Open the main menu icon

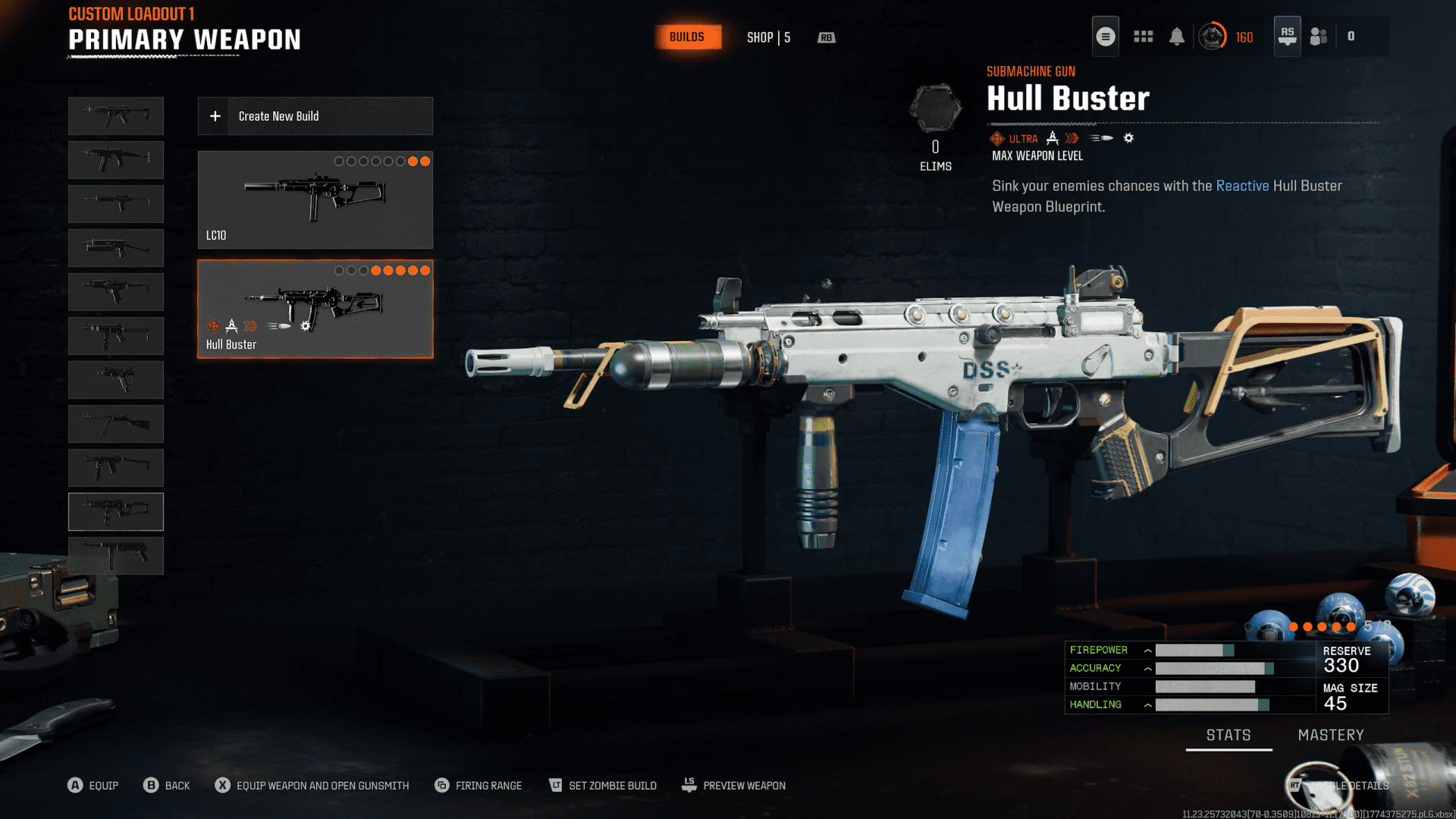tap(1105, 36)
